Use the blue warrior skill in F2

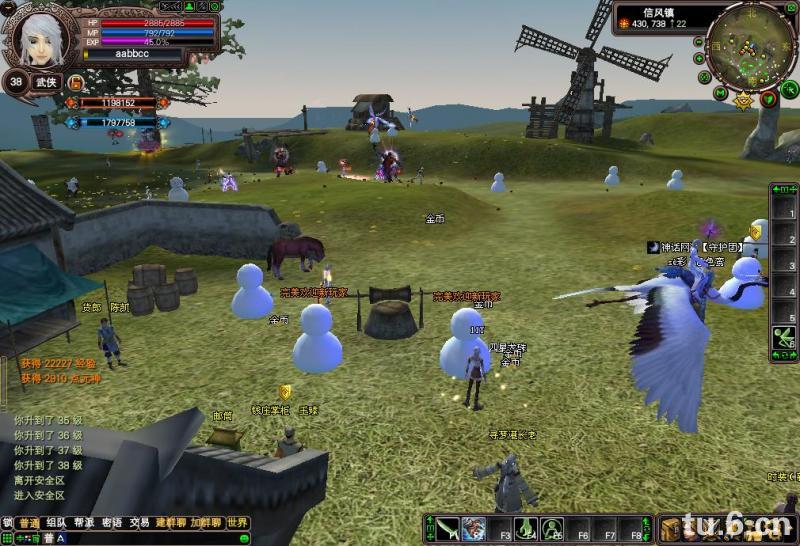[473, 528]
